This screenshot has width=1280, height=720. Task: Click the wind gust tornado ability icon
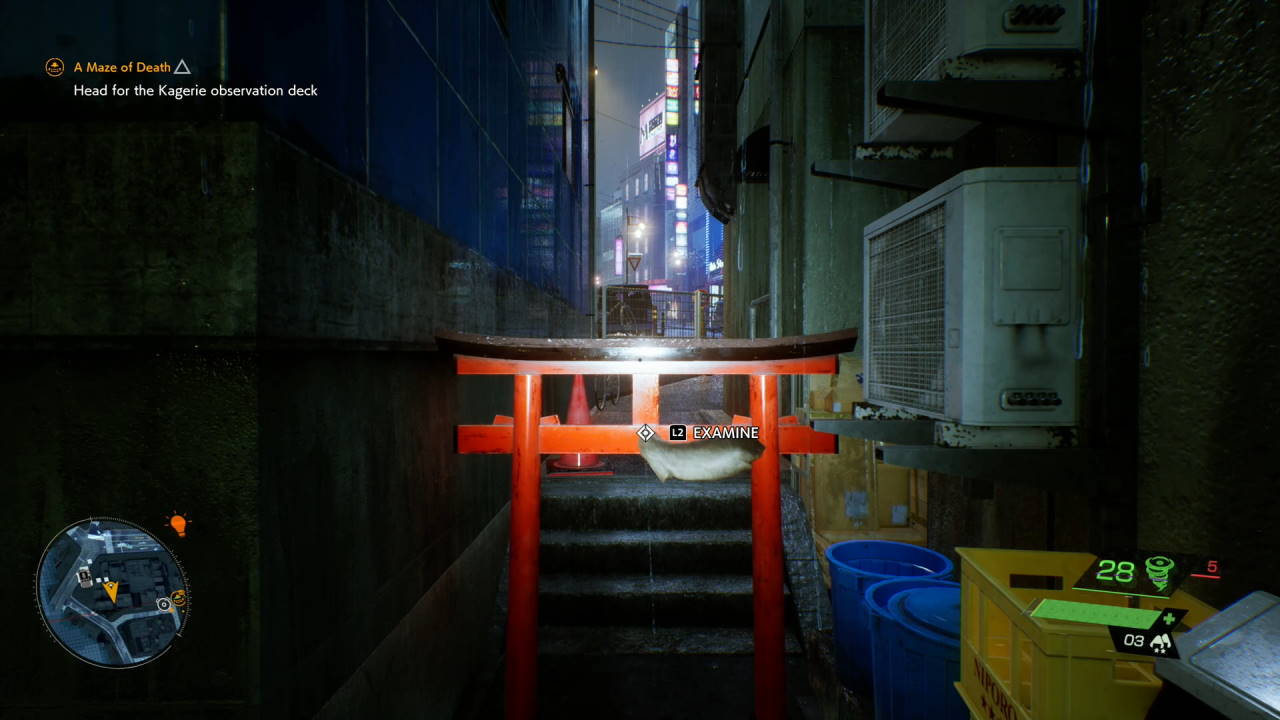1158,572
